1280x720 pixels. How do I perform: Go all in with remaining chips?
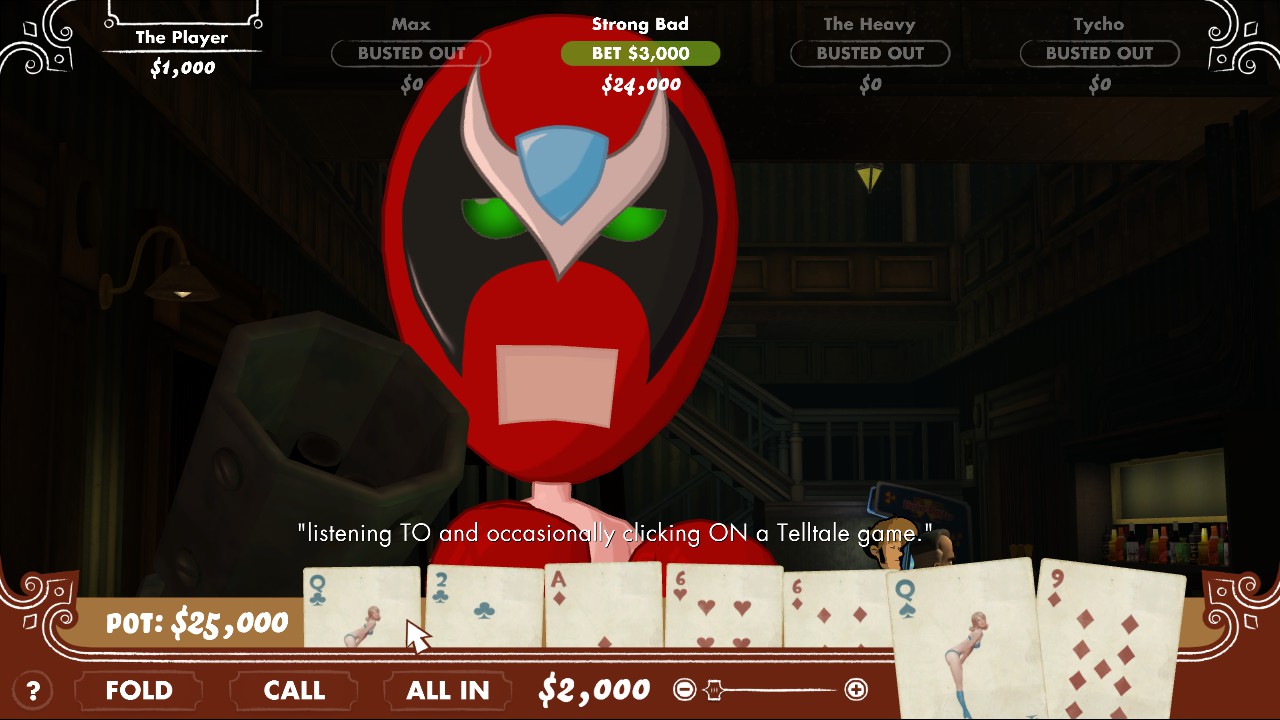click(x=447, y=690)
